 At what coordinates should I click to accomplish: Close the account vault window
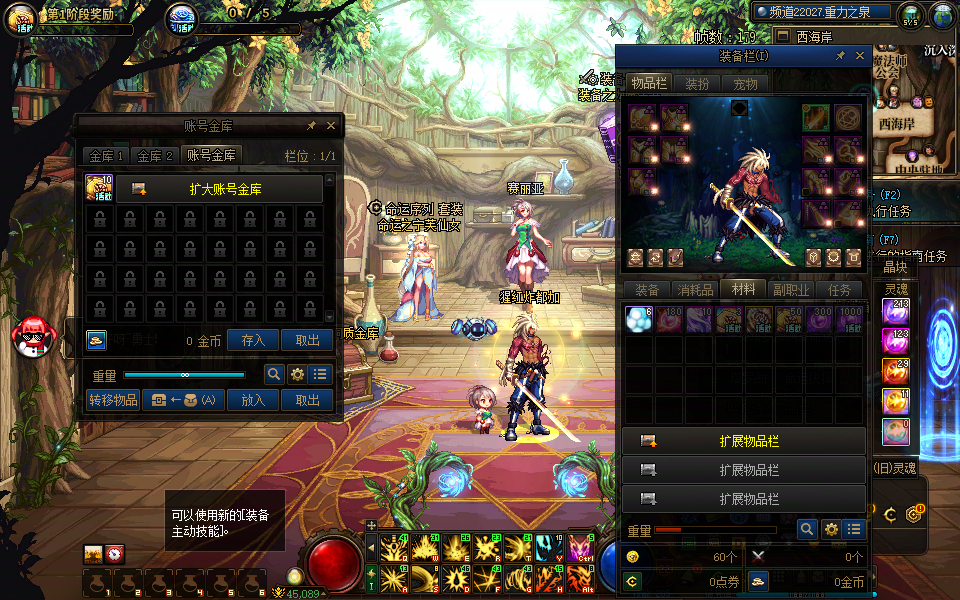[x=331, y=126]
